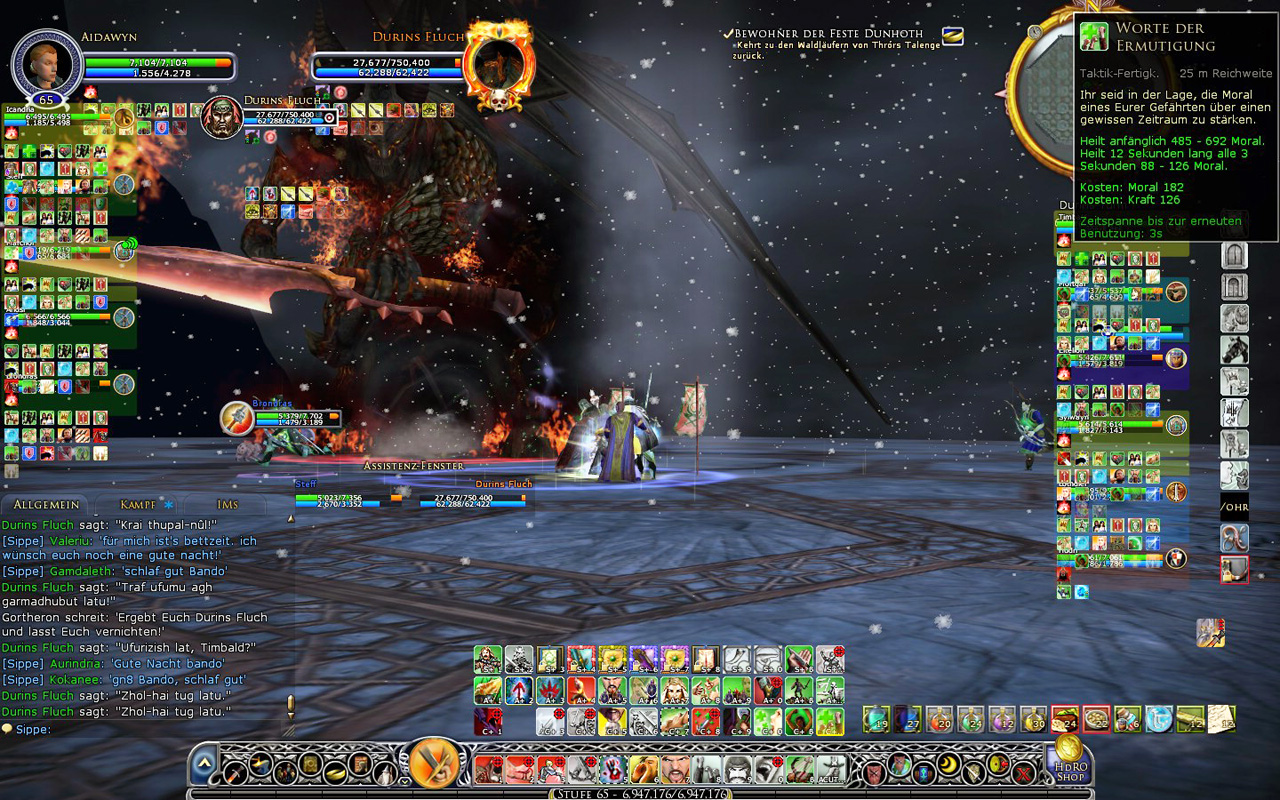The height and width of the screenshot is (800, 1280).
Task: Click the red X icon in the bottom bar
Action: click(x=1022, y=771)
